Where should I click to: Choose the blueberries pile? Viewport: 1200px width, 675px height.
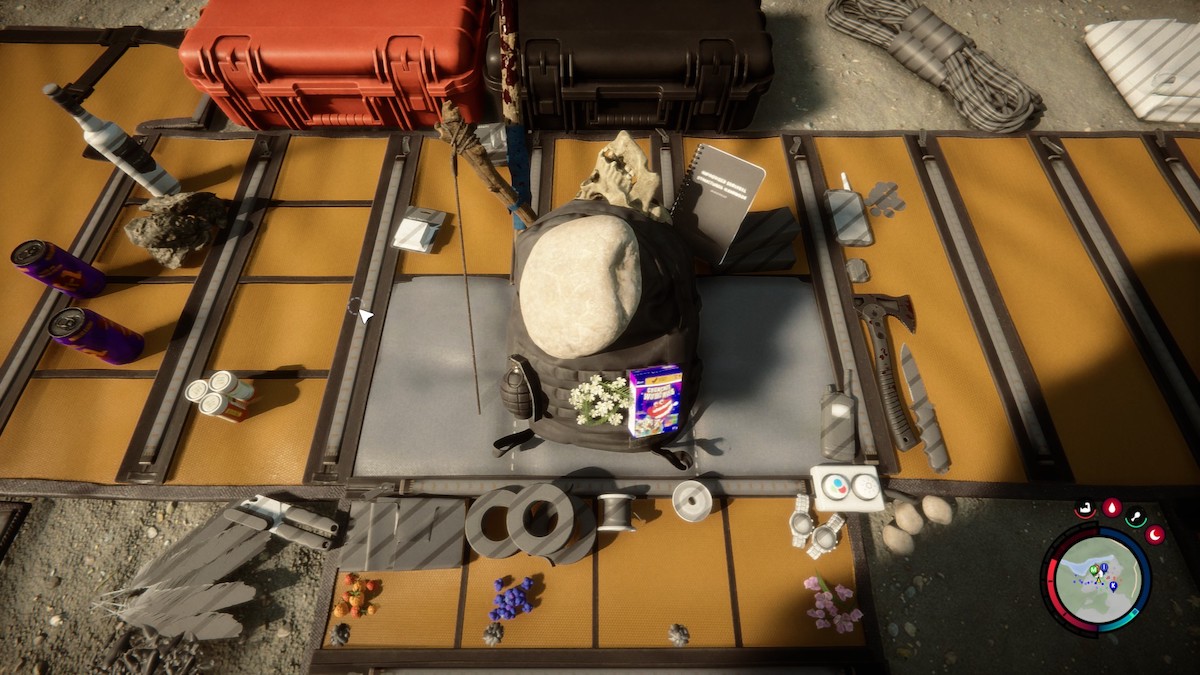click(x=511, y=597)
